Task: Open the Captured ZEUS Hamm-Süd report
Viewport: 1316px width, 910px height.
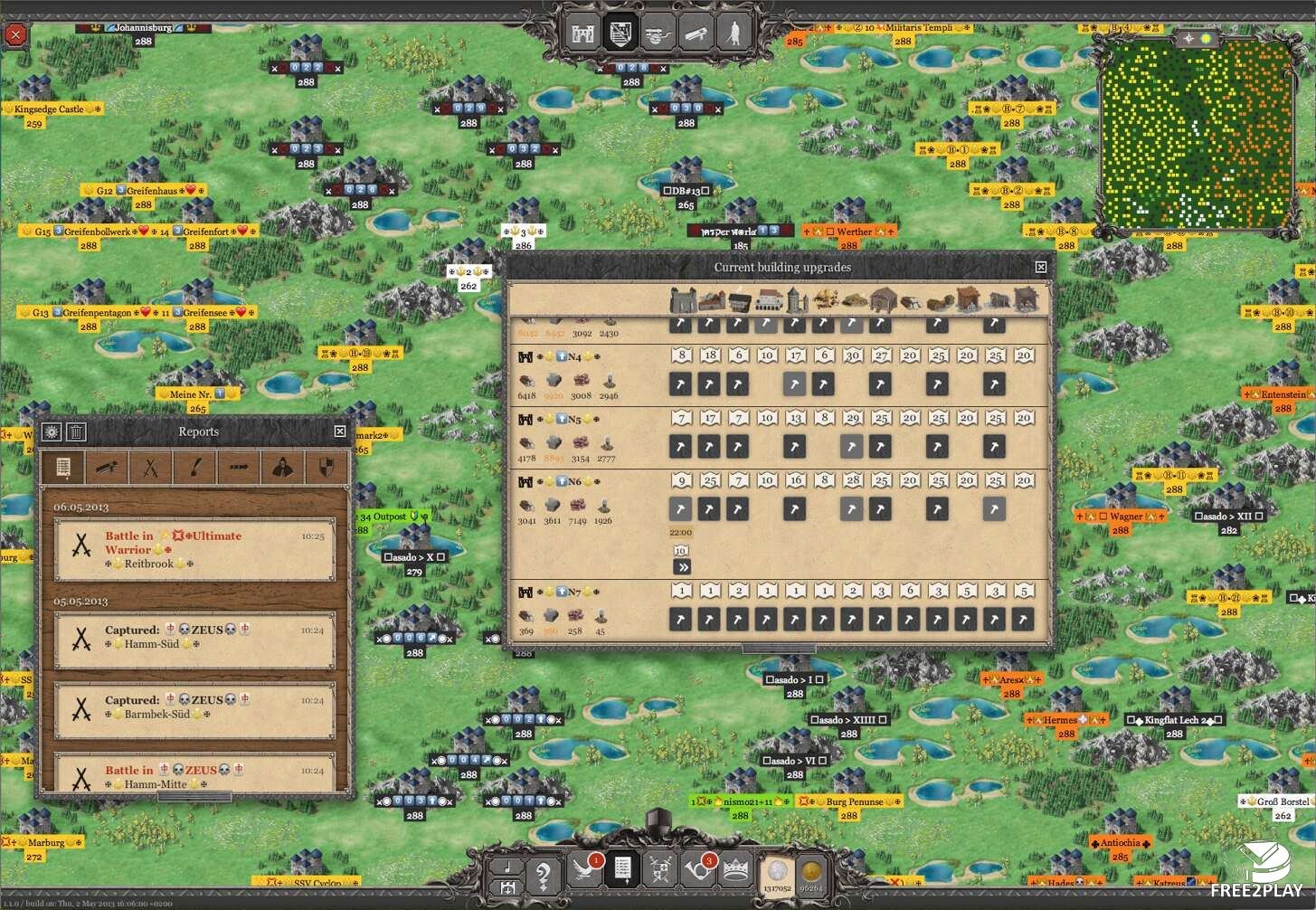Action: coord(194,638)
